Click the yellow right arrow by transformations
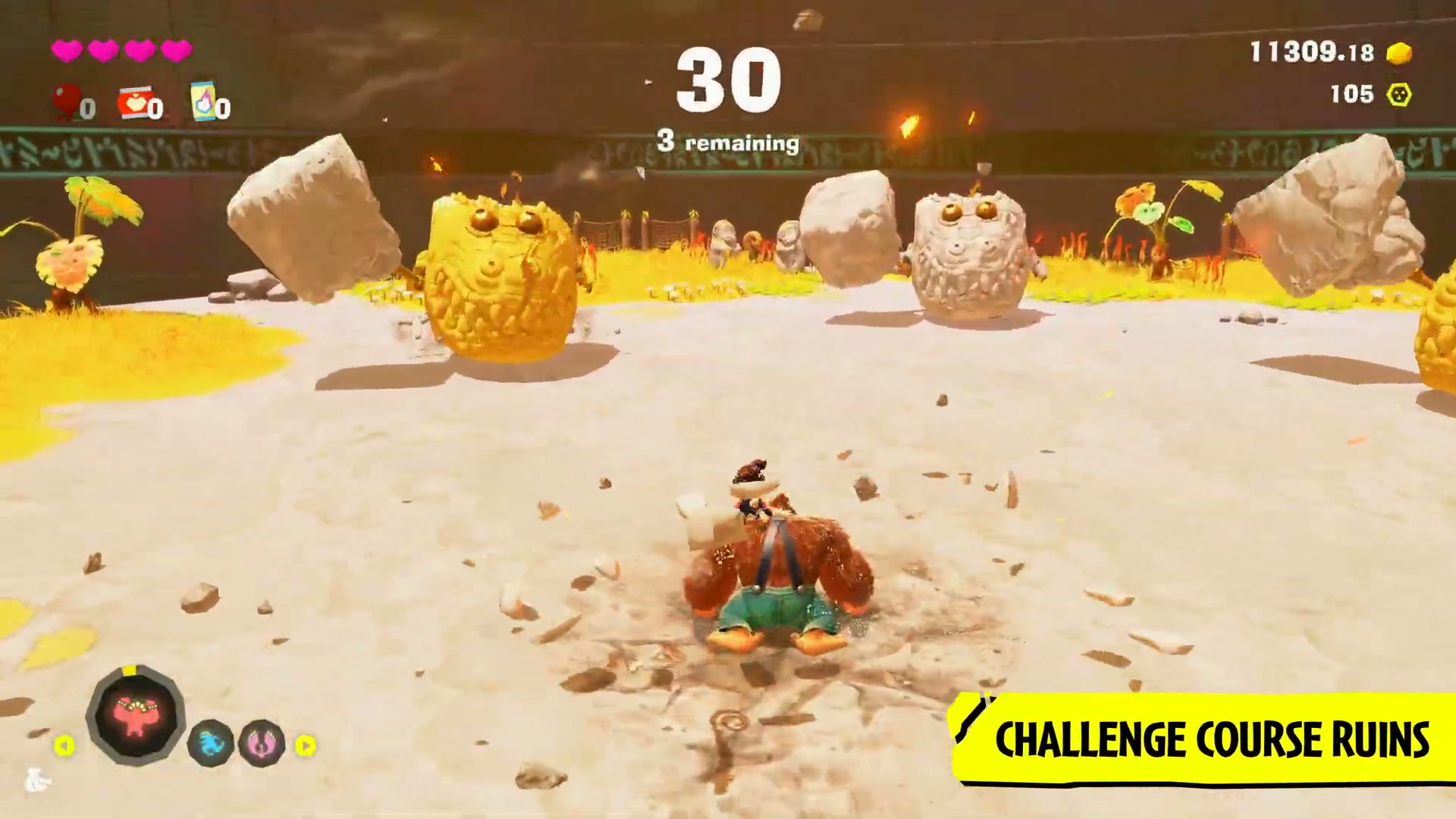The width and height of the screenshot is (1456, 819). point(305,746)
